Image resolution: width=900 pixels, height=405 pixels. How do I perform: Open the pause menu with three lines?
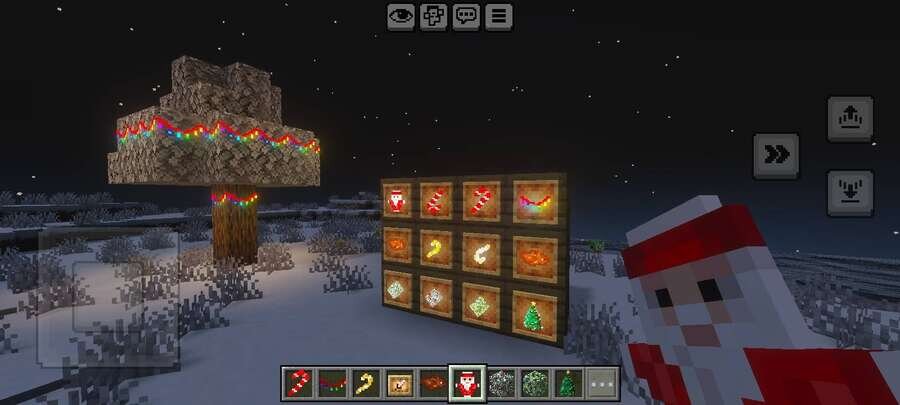tap(498, 16)
